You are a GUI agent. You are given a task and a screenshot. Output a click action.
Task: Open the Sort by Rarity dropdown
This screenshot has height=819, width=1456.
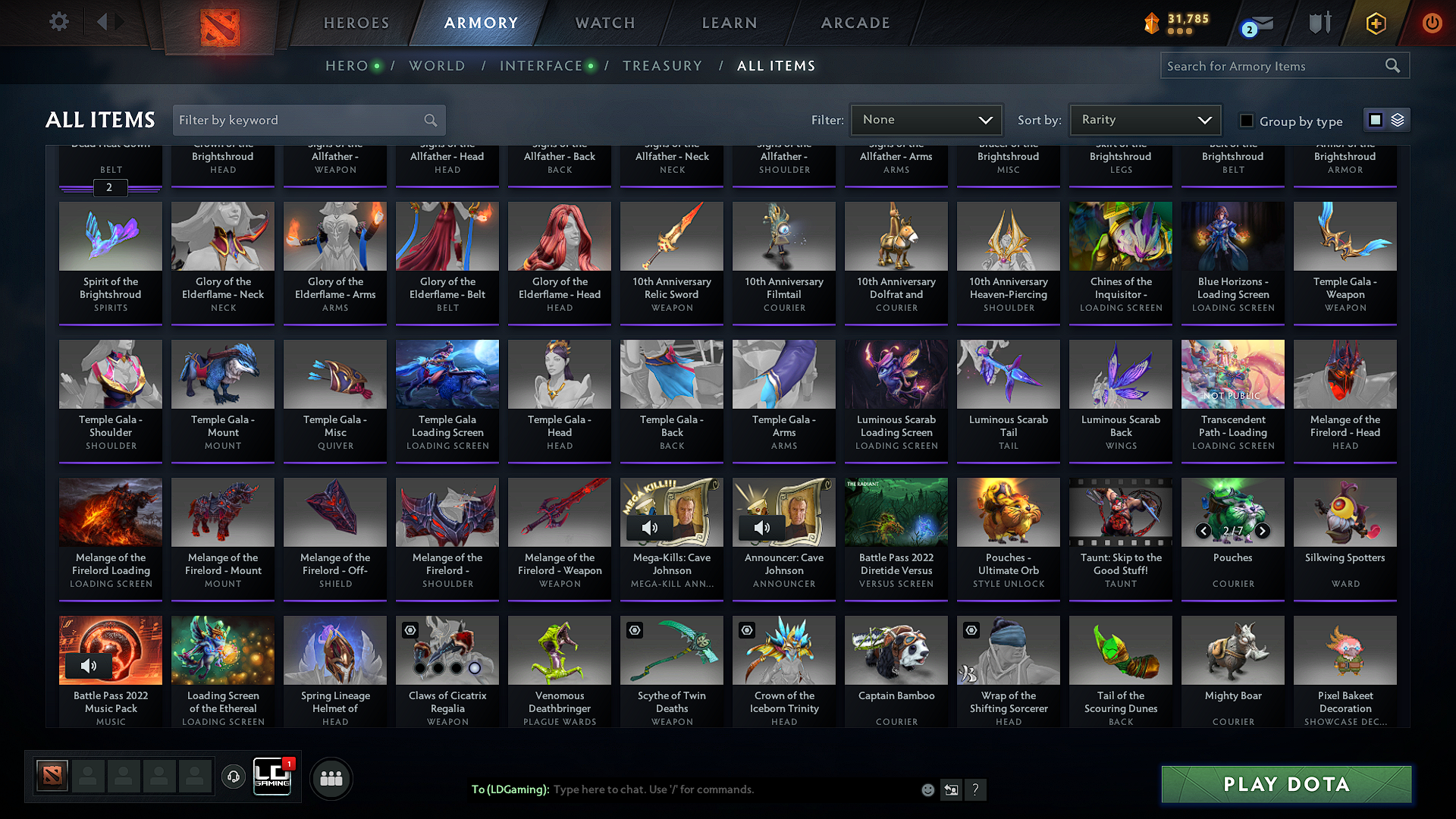(1144, 120)
